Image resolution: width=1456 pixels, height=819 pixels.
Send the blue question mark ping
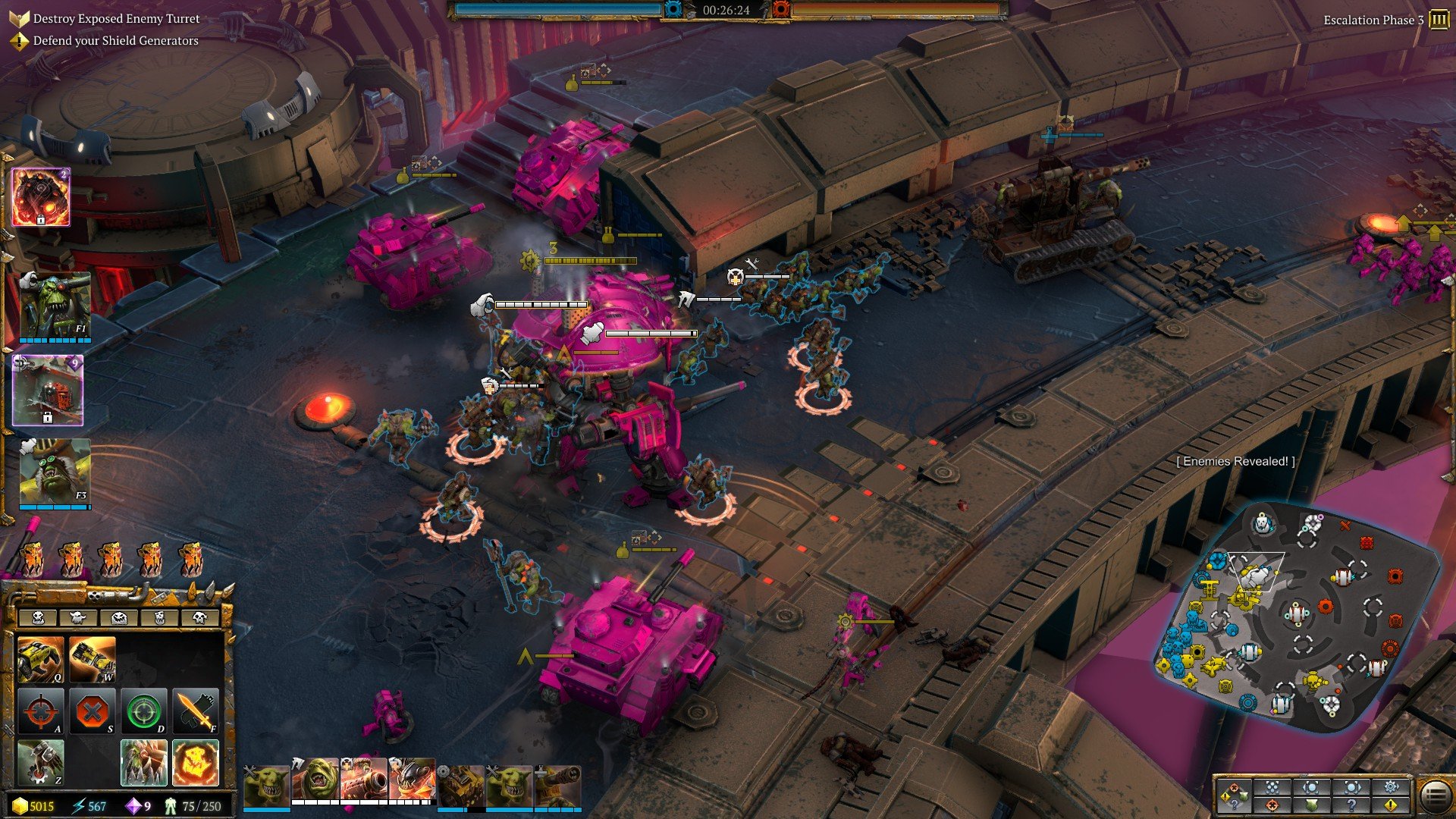tap(1351, 805)
